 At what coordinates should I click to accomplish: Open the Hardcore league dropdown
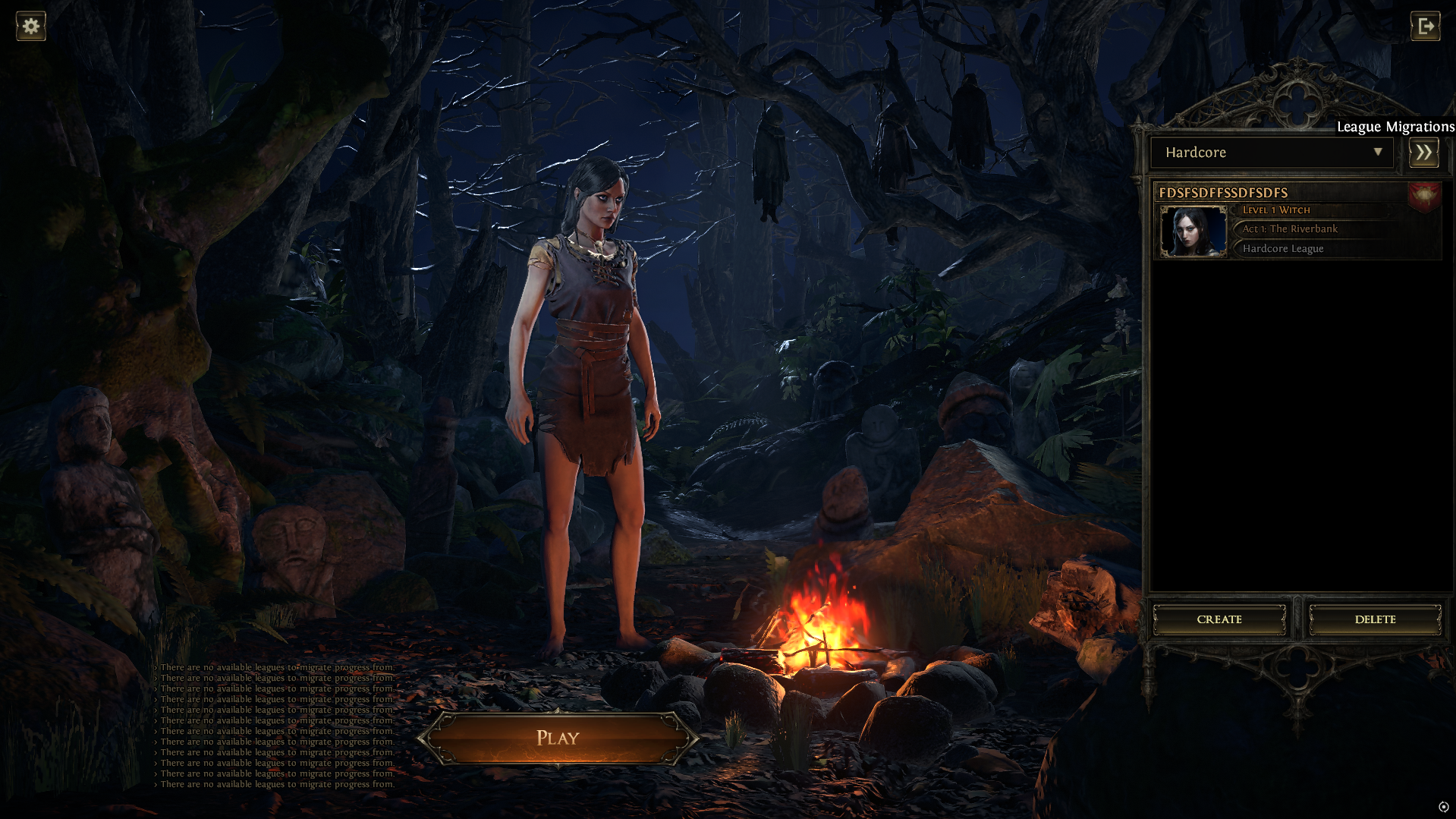(x=1272, y=153)
